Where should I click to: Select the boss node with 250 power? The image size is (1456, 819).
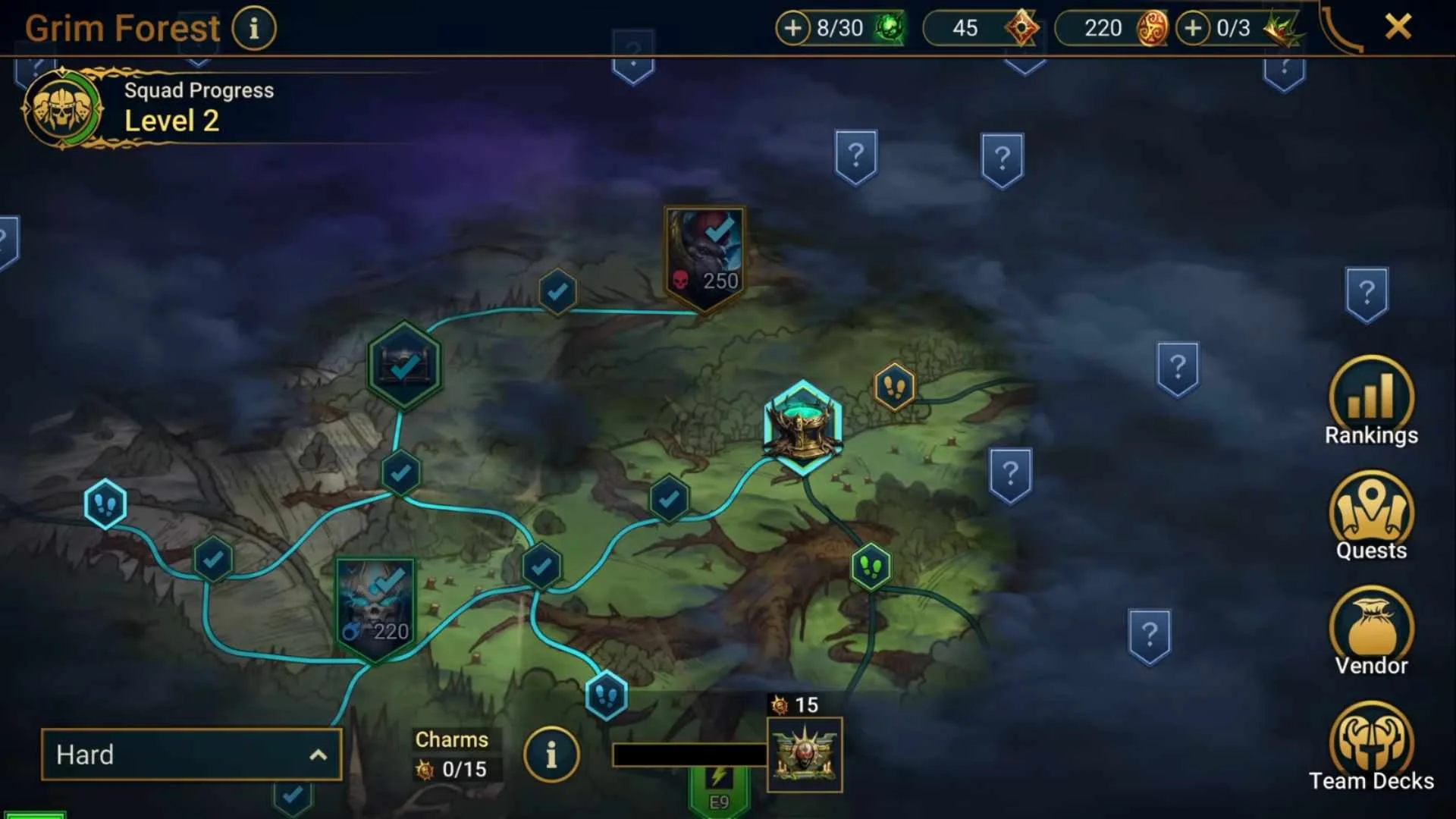(x=704, y=258)
